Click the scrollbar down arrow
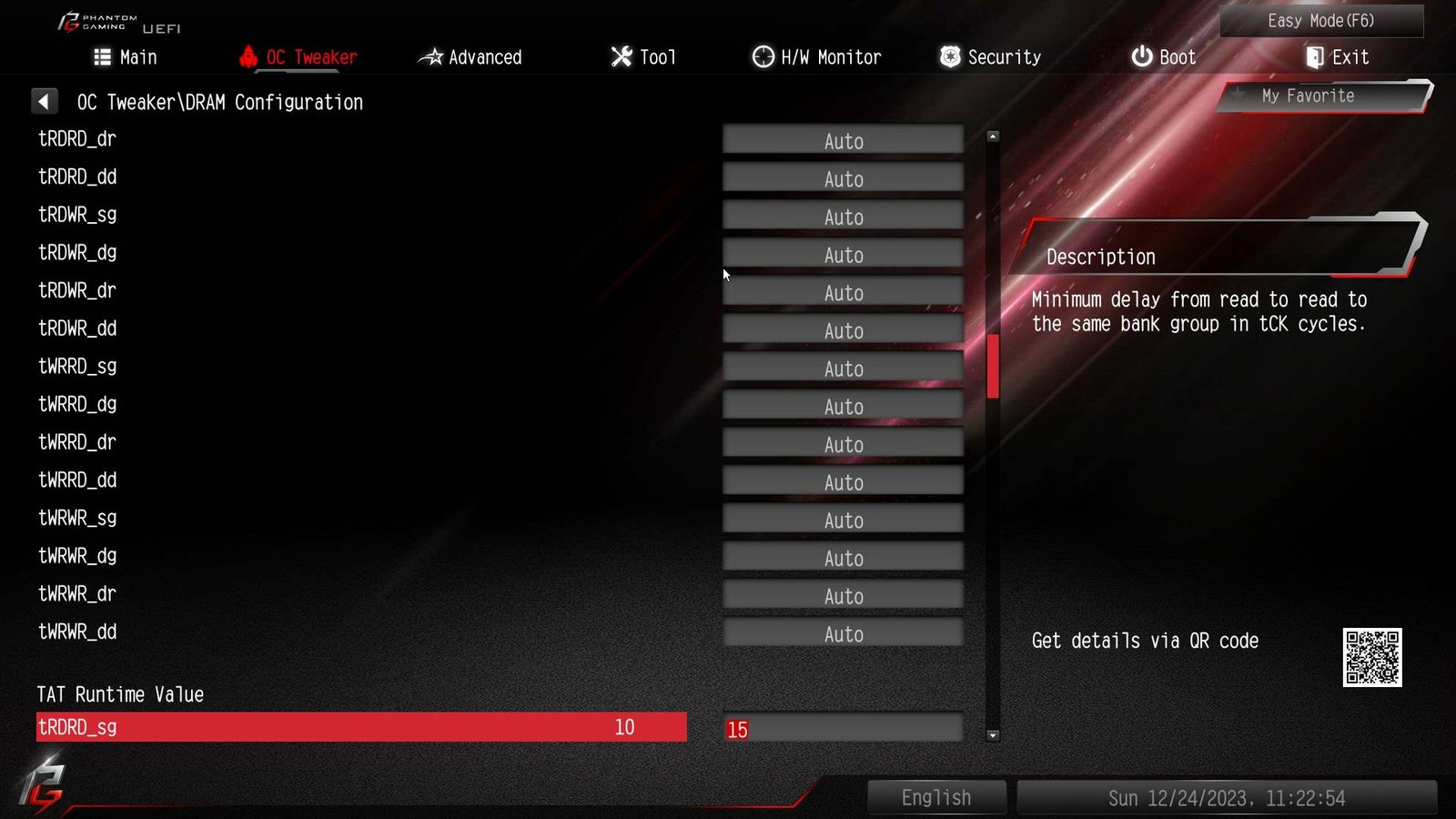 993,735
